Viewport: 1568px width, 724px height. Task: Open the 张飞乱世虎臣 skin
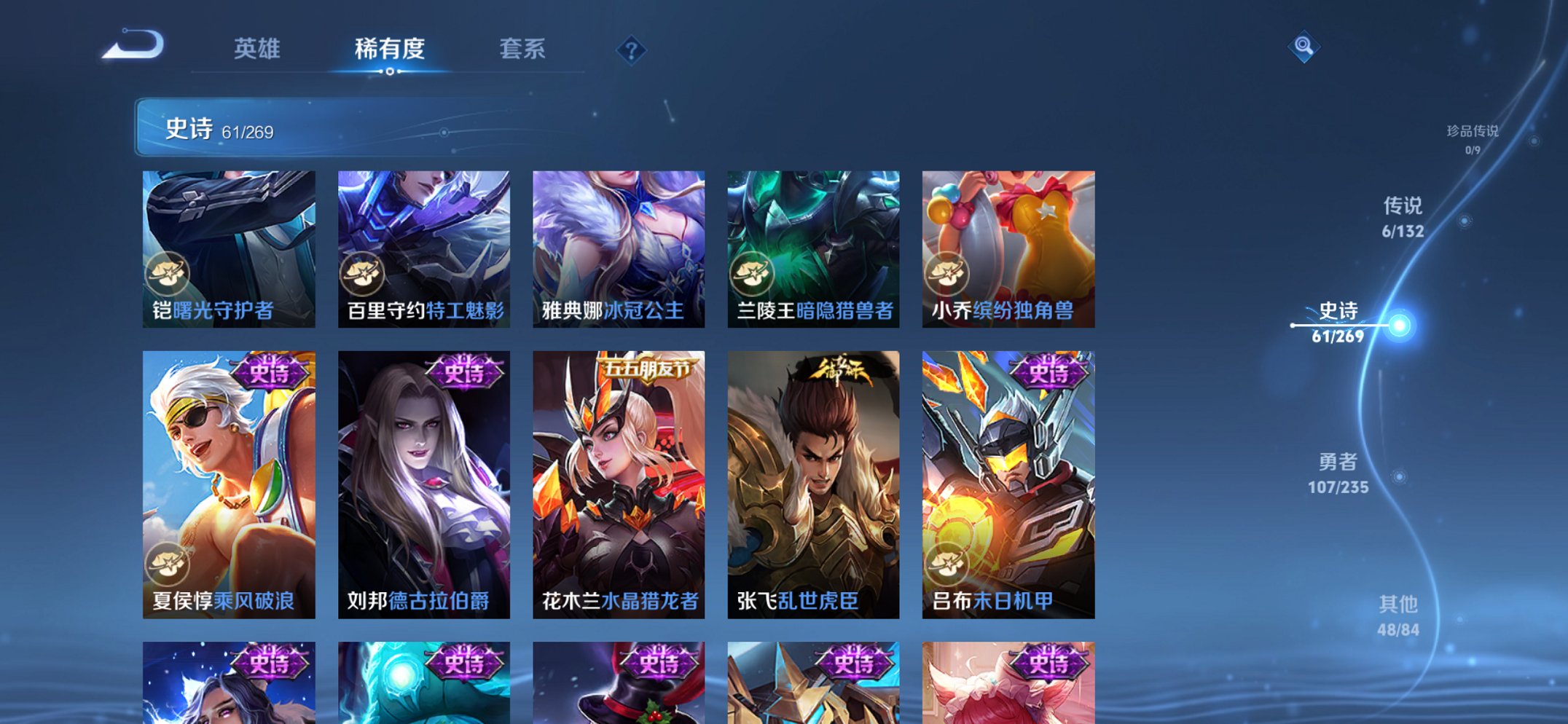click(x=815, y=481)
